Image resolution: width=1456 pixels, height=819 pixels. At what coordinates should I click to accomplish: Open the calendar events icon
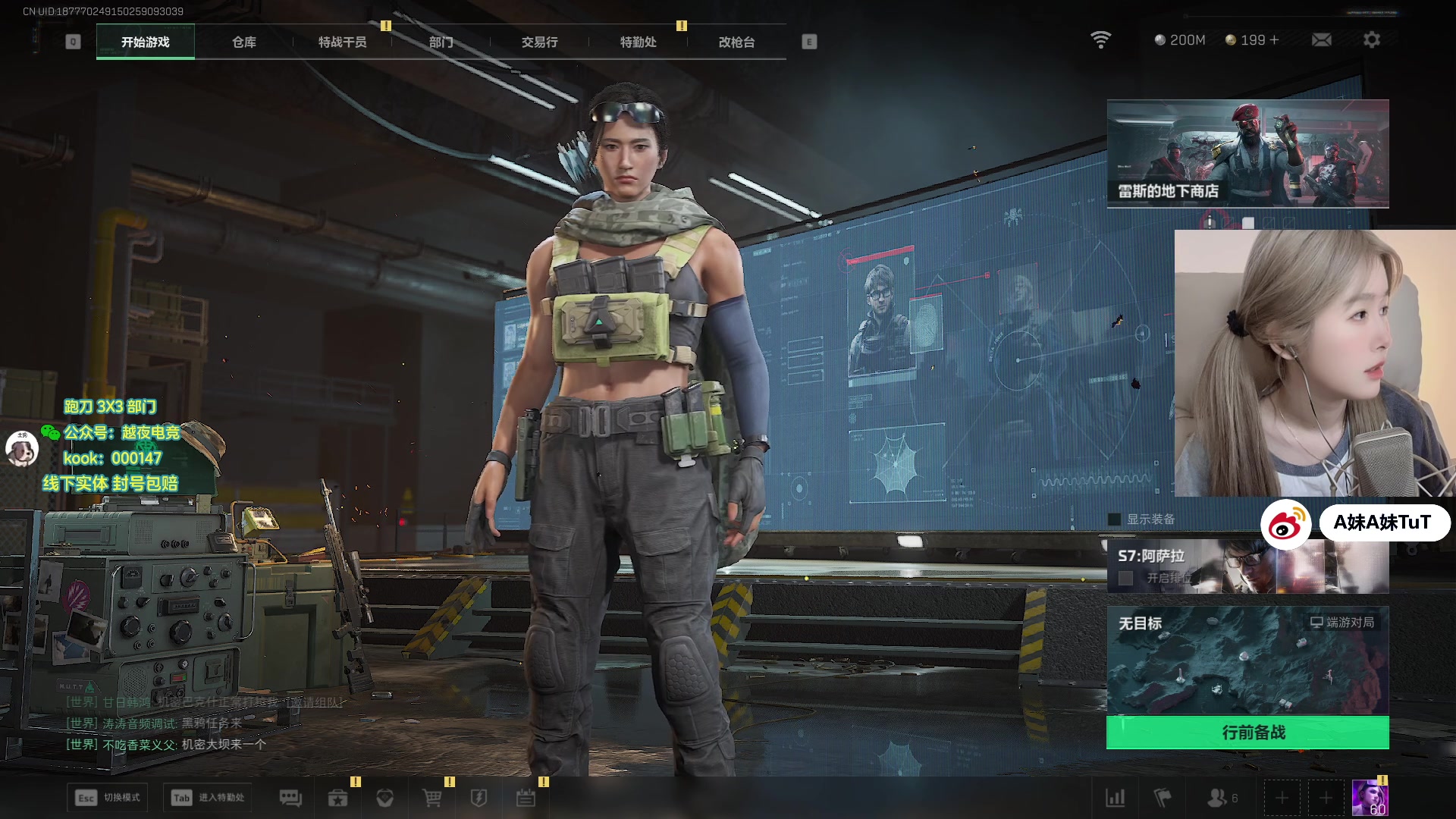tap(526, 798)
